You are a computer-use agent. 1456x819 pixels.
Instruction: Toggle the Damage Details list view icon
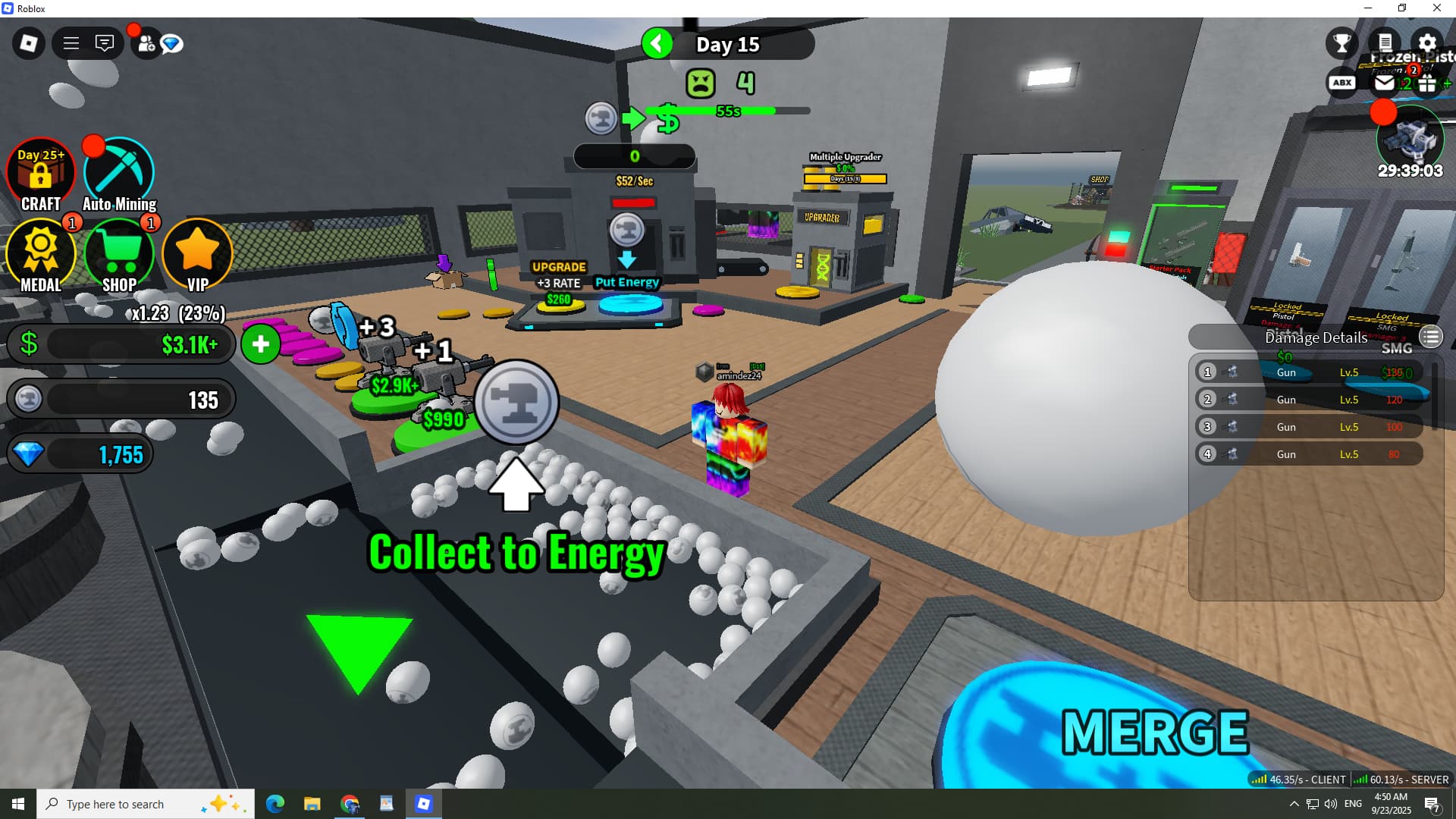pyautogui.click(x=1432, y=337)
